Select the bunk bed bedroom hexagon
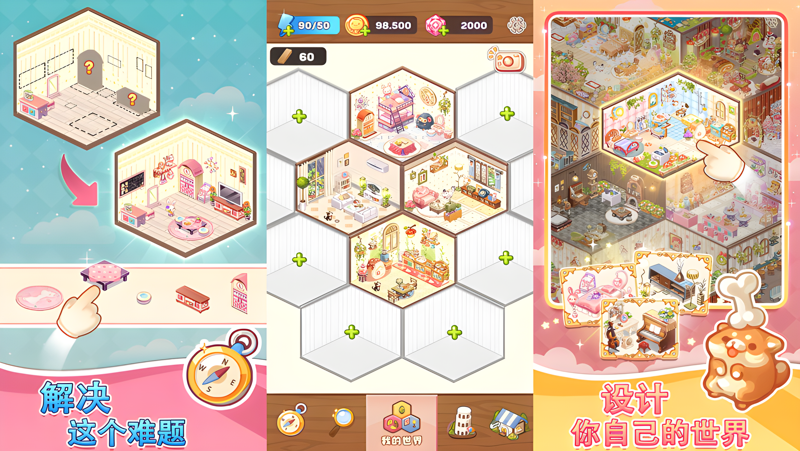The height and width of the screenshot is (451, 800). click(x=401, y=118)
